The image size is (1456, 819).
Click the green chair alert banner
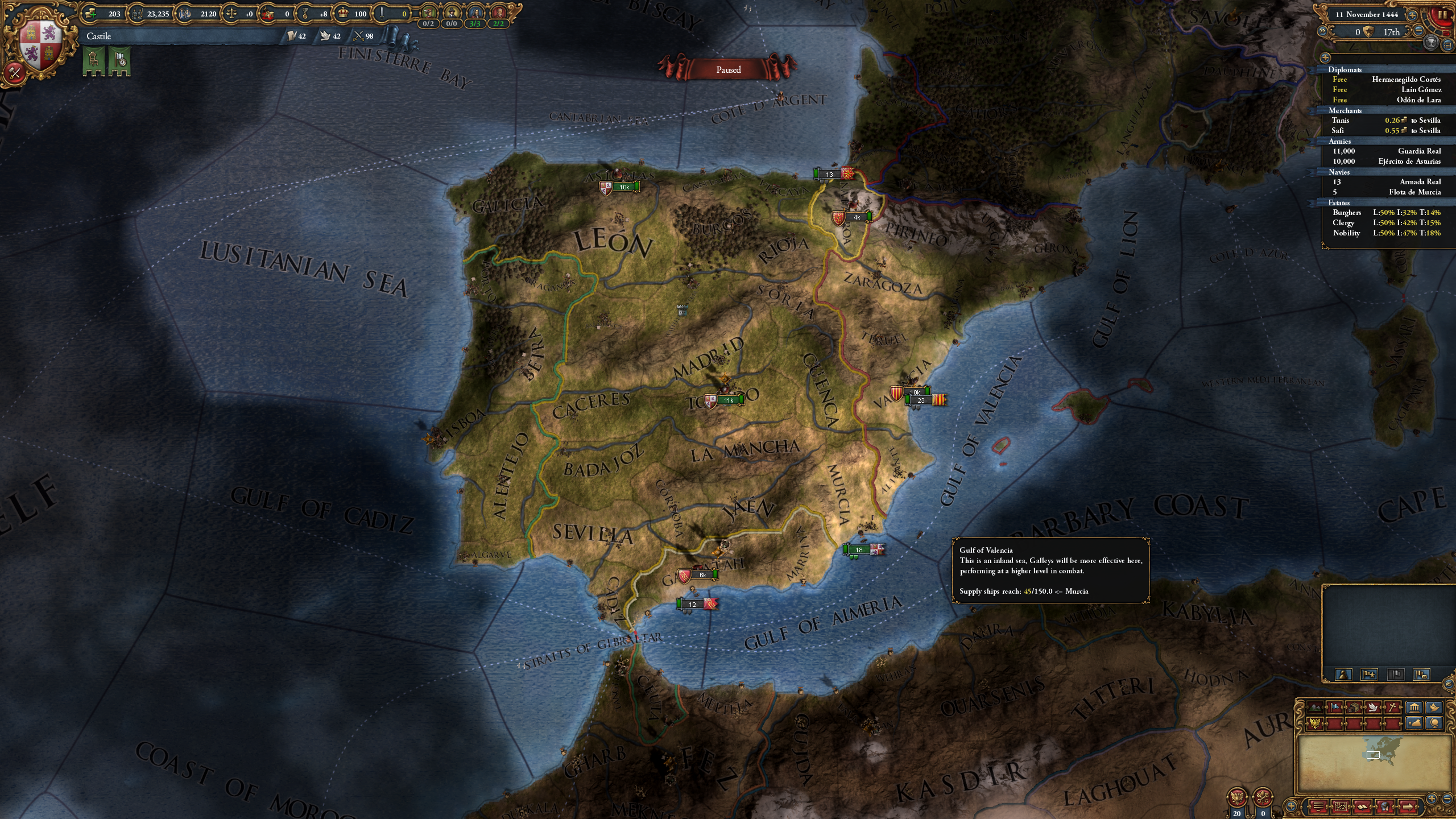(x=94, y=60)
